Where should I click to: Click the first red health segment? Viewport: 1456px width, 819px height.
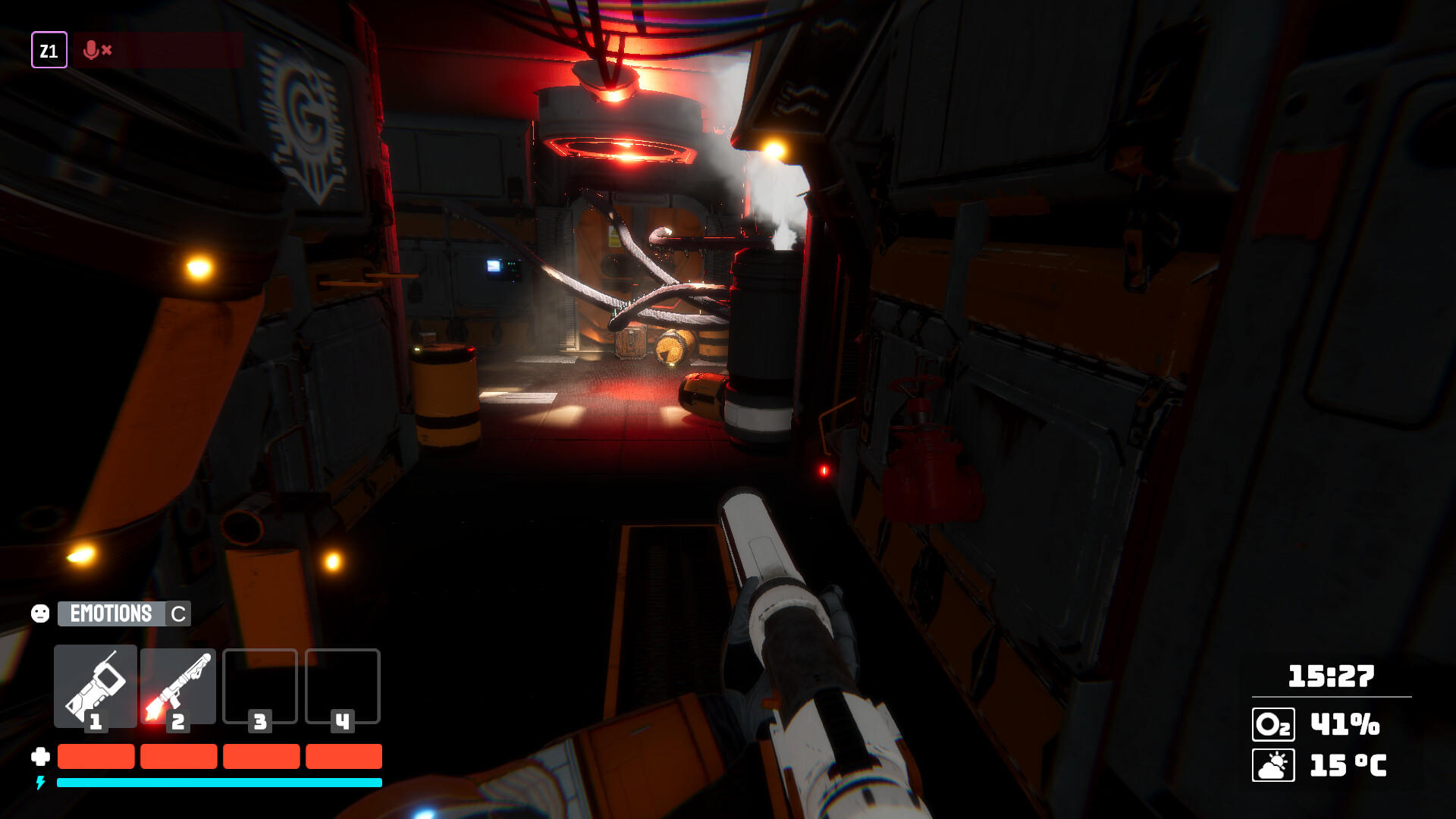tap(96, 755)
